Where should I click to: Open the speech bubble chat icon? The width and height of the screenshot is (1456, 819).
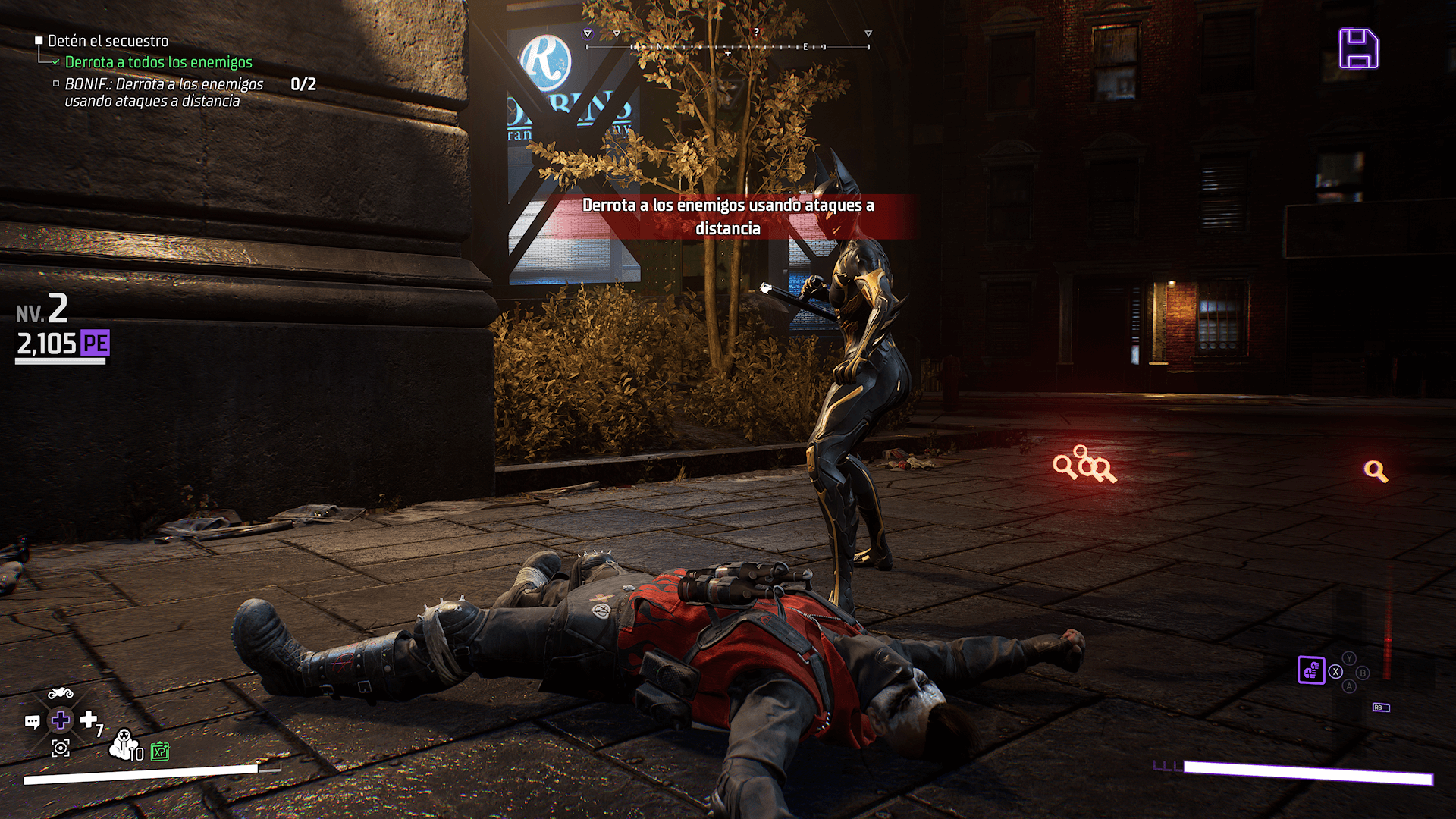33,721
